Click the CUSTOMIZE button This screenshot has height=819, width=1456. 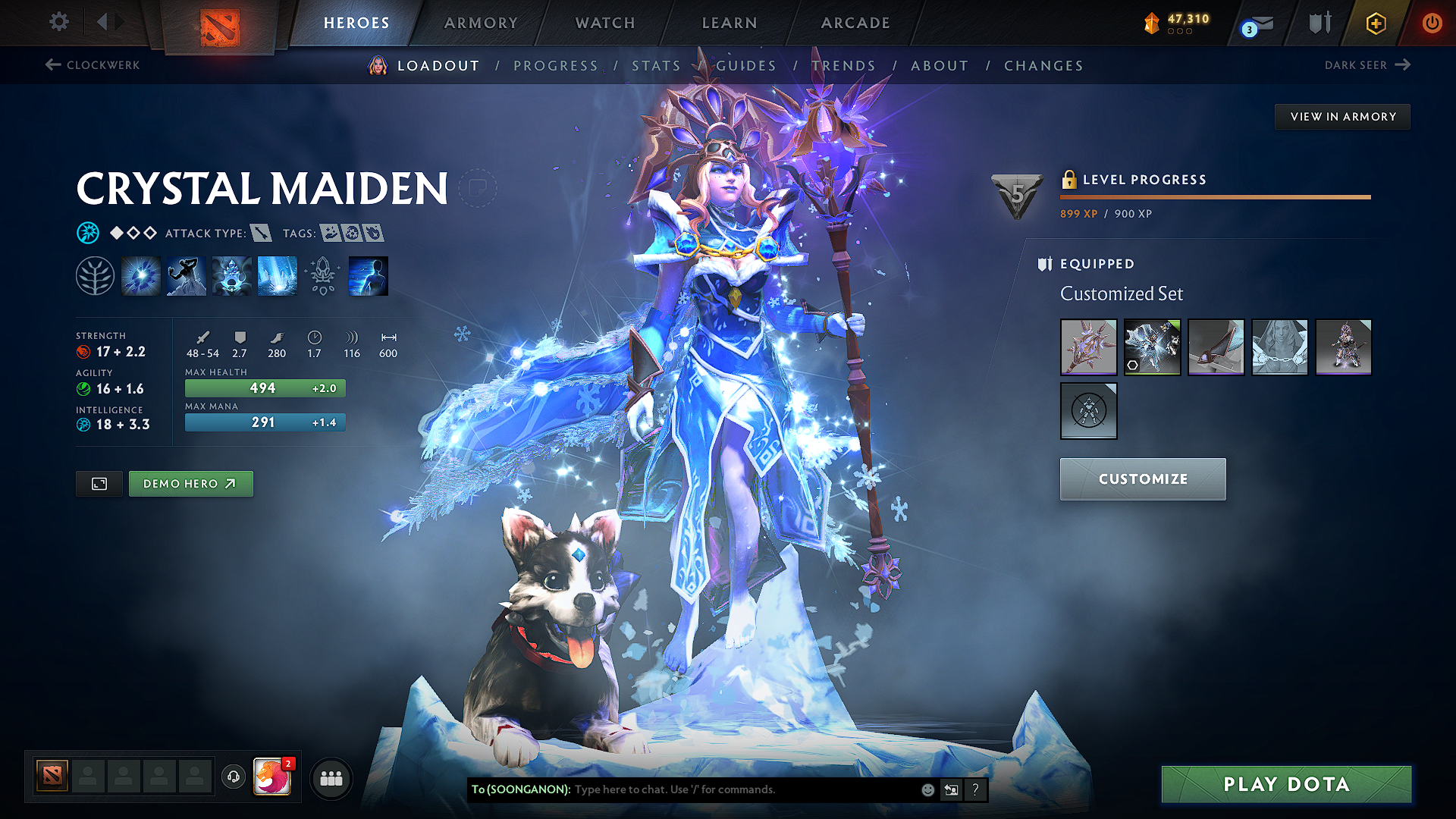[x=1142, y=479]
